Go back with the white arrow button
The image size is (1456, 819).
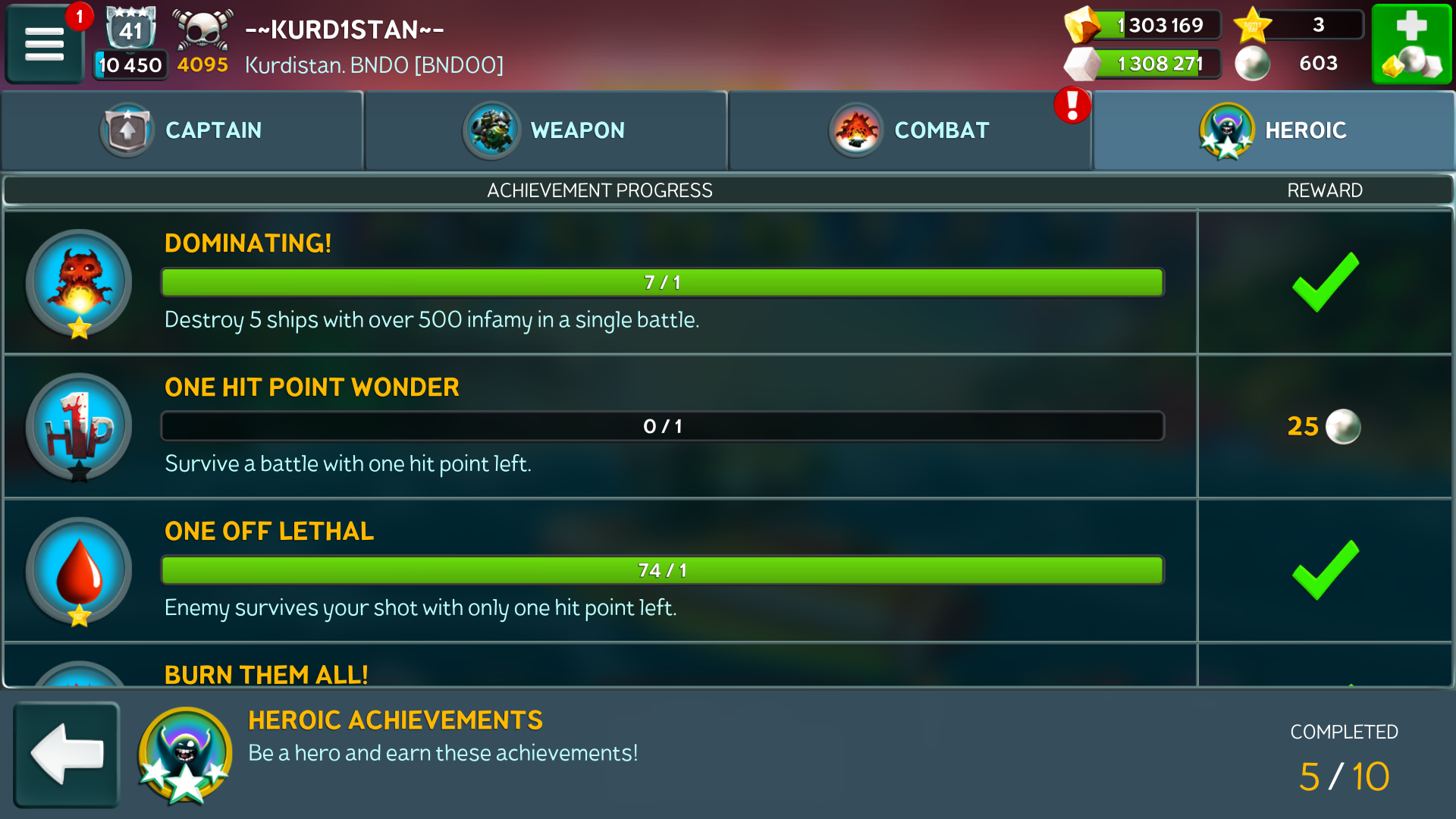67,754
